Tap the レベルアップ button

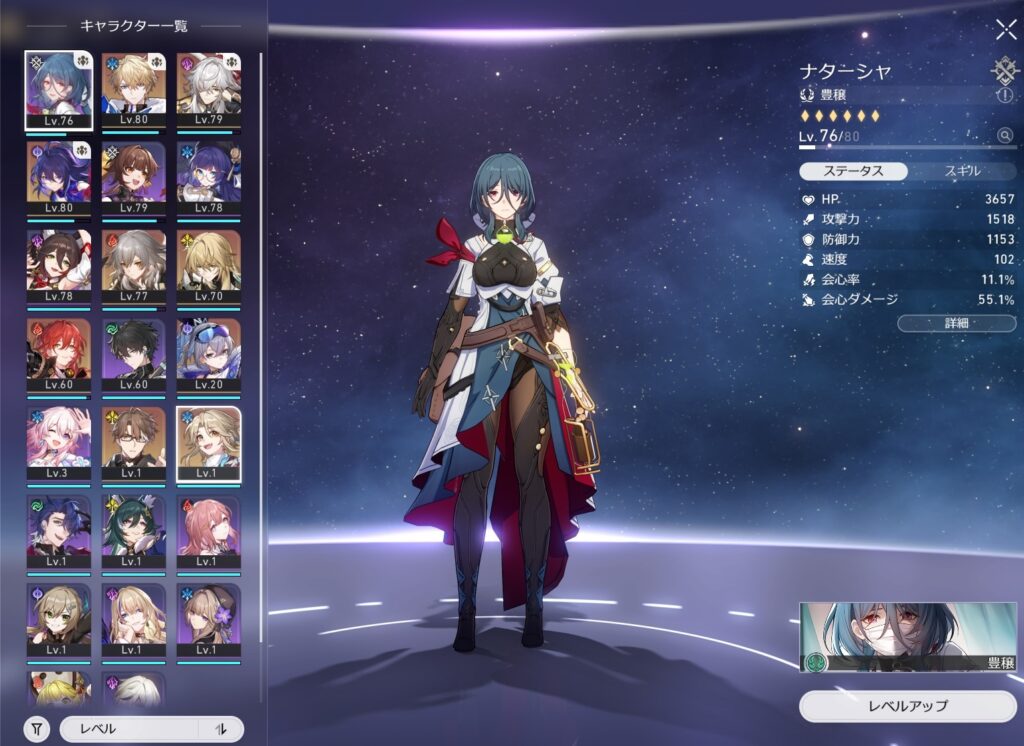pyautogui.click(x=907, y=706)
